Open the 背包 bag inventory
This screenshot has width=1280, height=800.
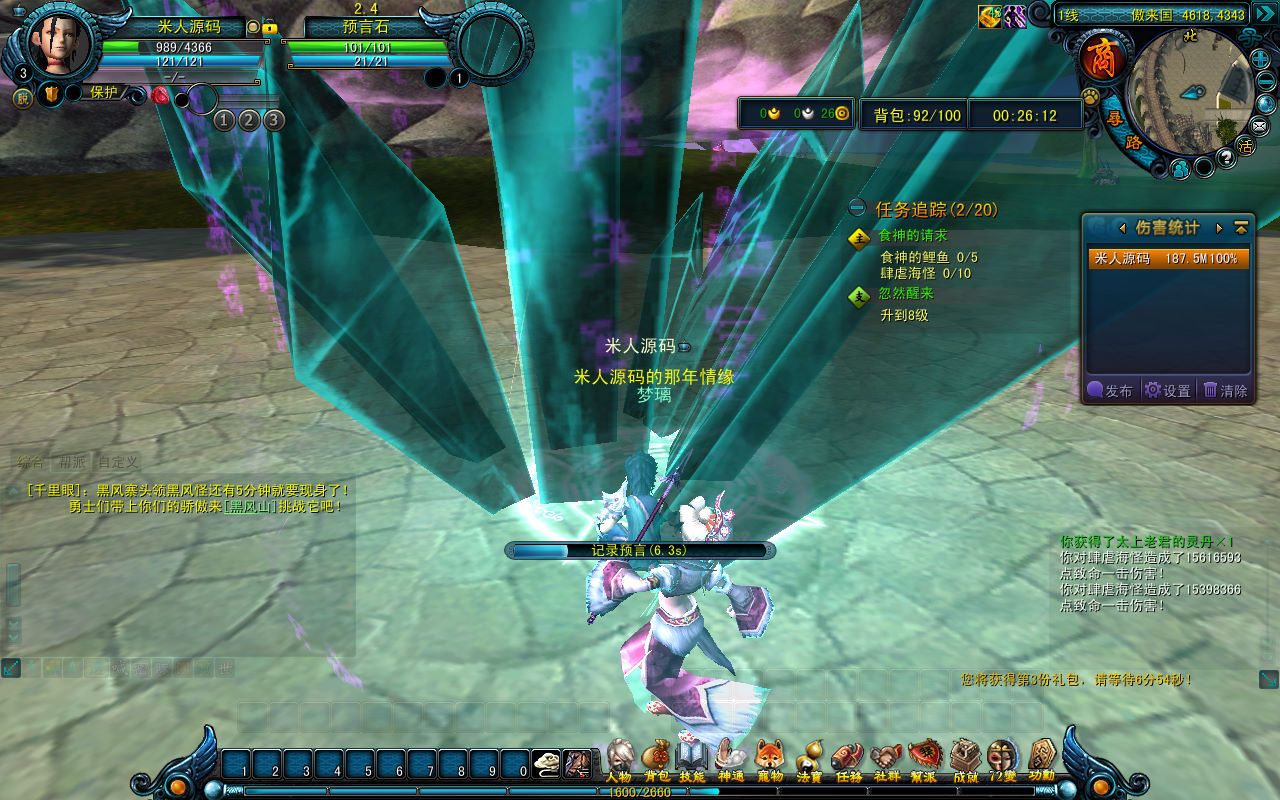coord(656,758)
